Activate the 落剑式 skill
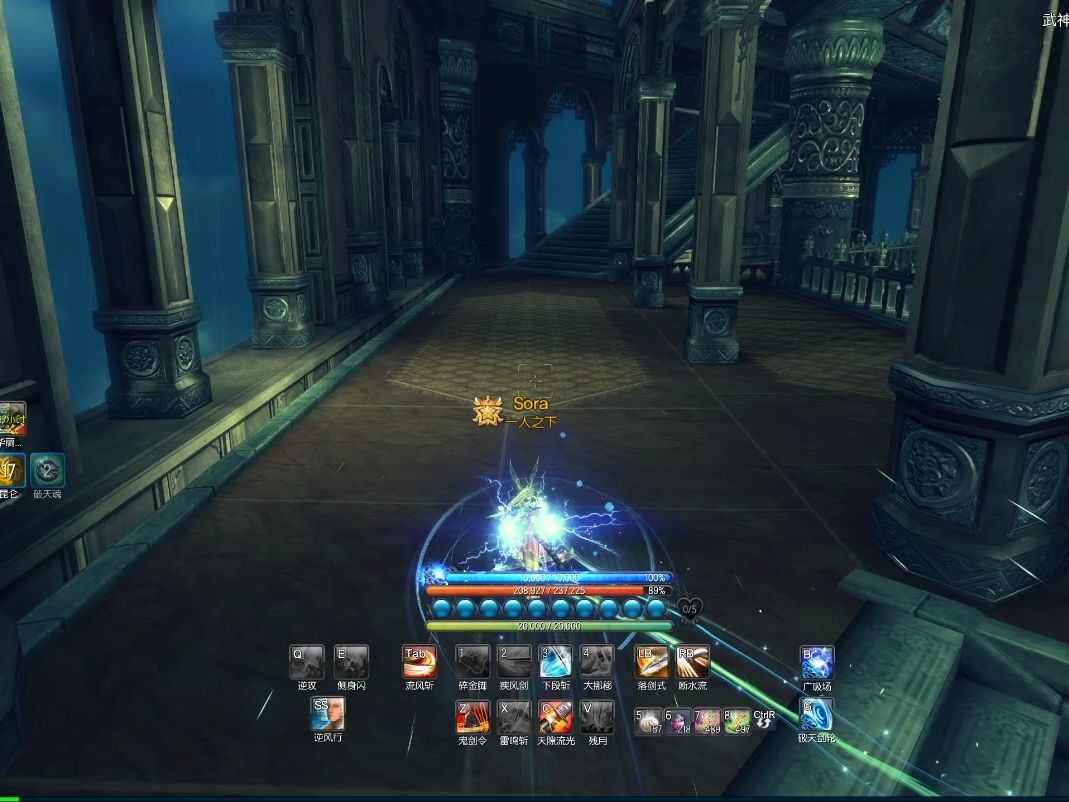Viewport: 1069px width, 802px height. click(x=652, y=662)
